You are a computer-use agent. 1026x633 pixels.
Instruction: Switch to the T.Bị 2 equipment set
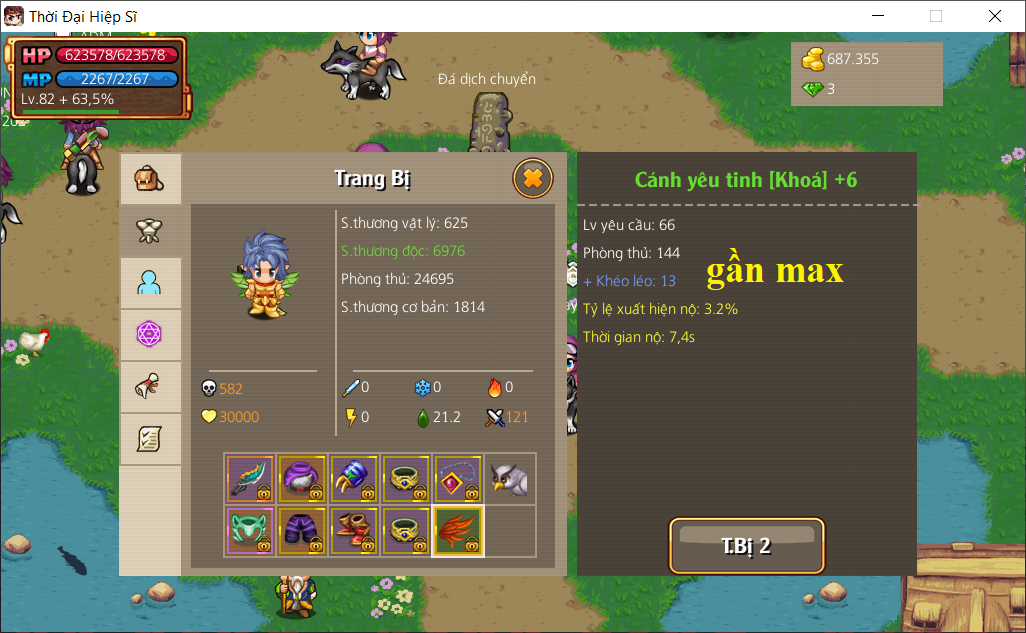pyautogui.click(x=746, y=546)
